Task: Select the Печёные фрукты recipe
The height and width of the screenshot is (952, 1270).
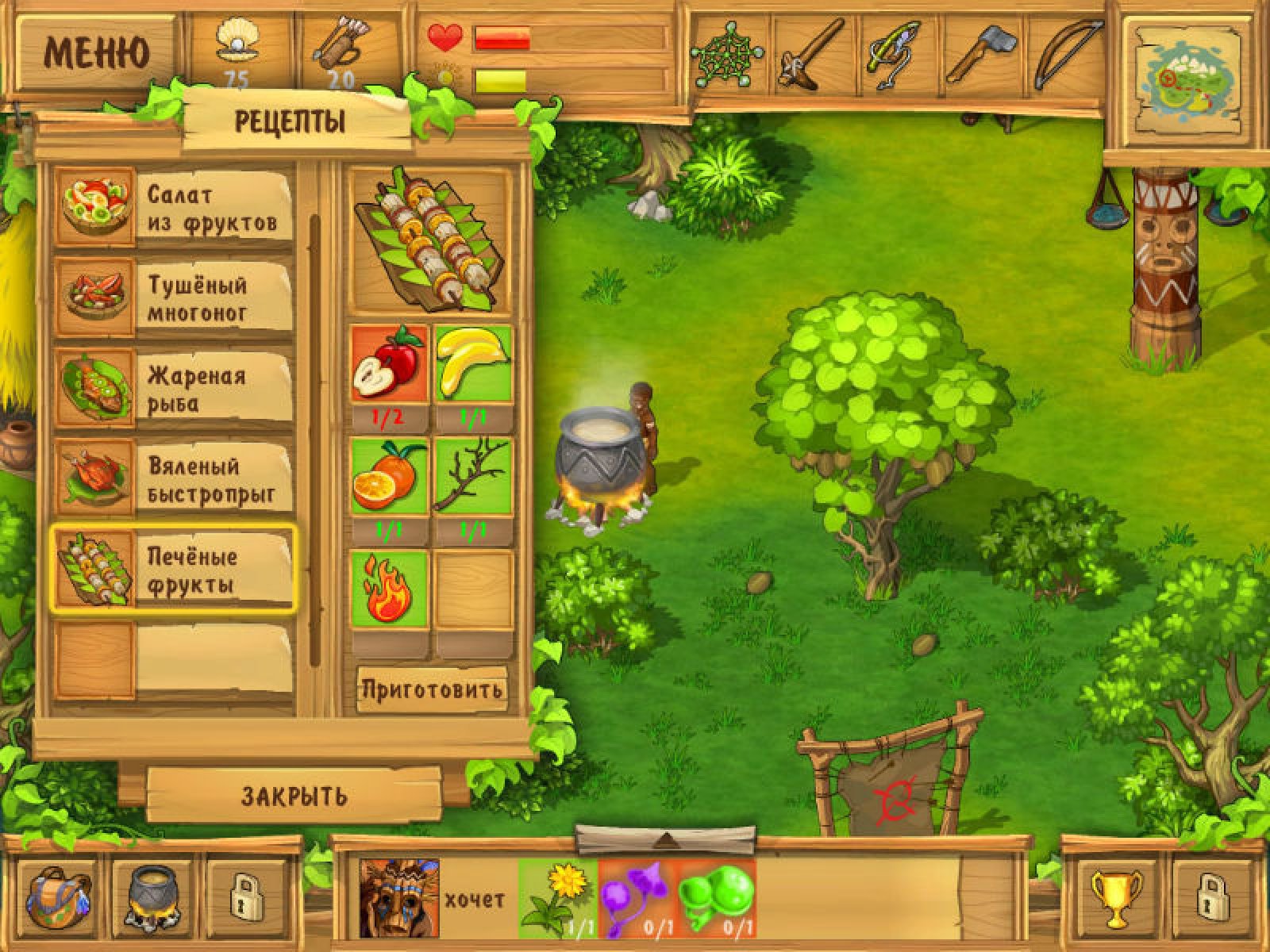Action: pos(173,570)
